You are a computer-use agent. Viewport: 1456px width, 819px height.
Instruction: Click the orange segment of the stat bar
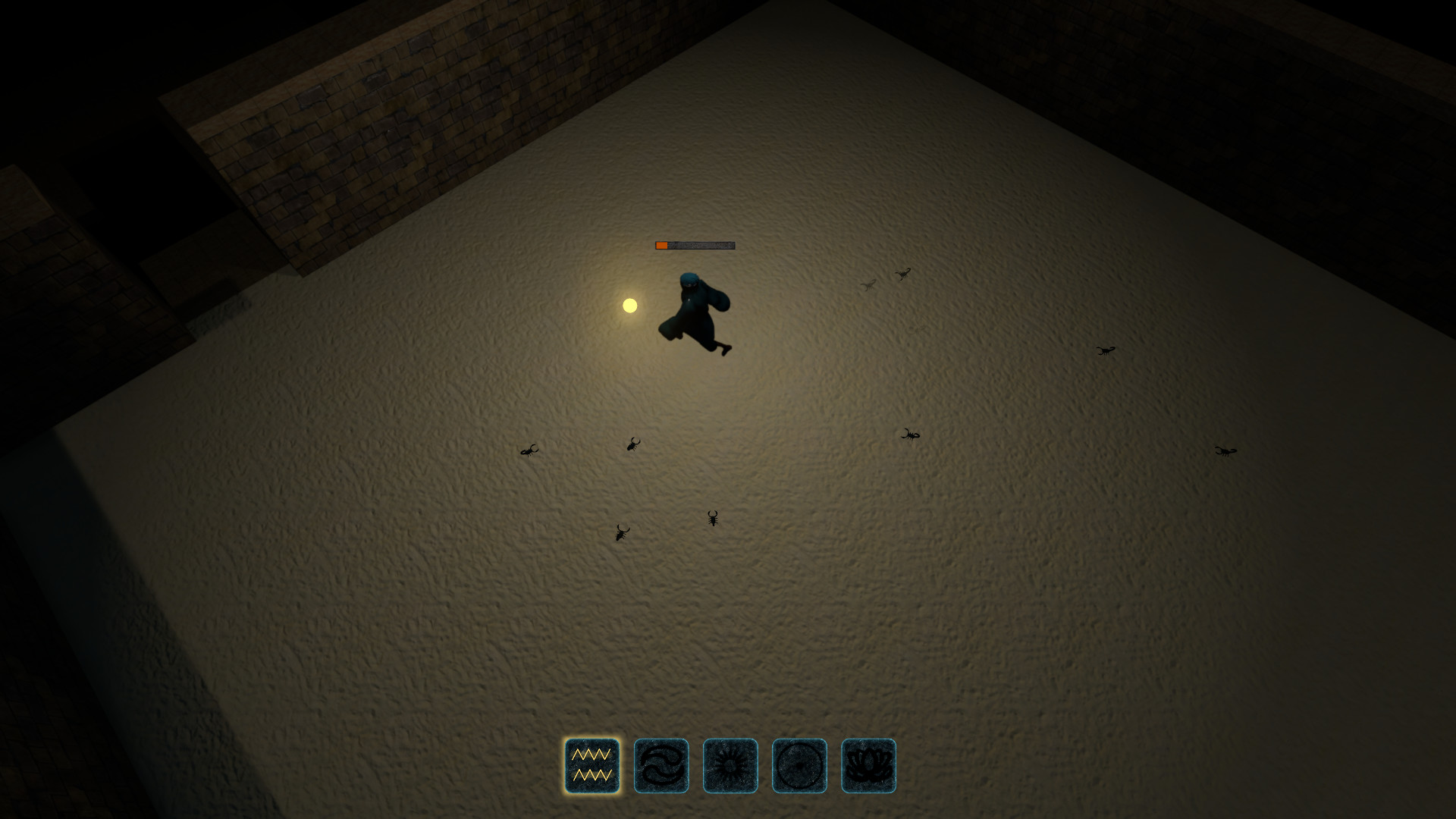click(x=660, y=245)
